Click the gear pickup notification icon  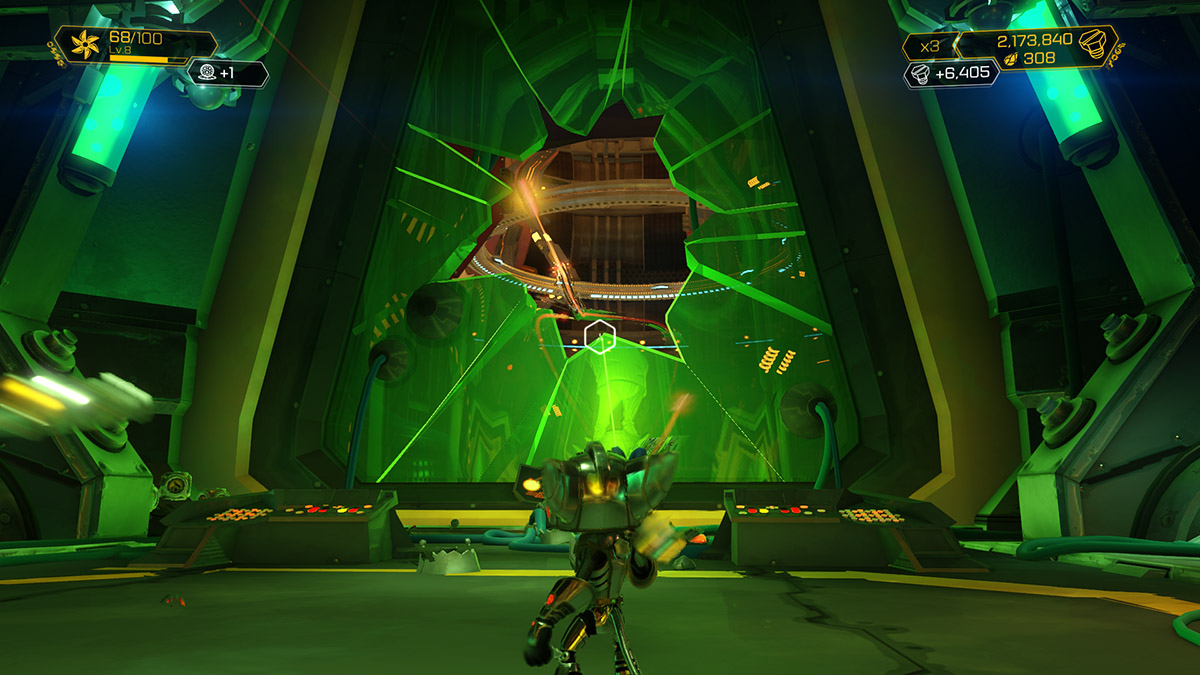pos(208,72)
